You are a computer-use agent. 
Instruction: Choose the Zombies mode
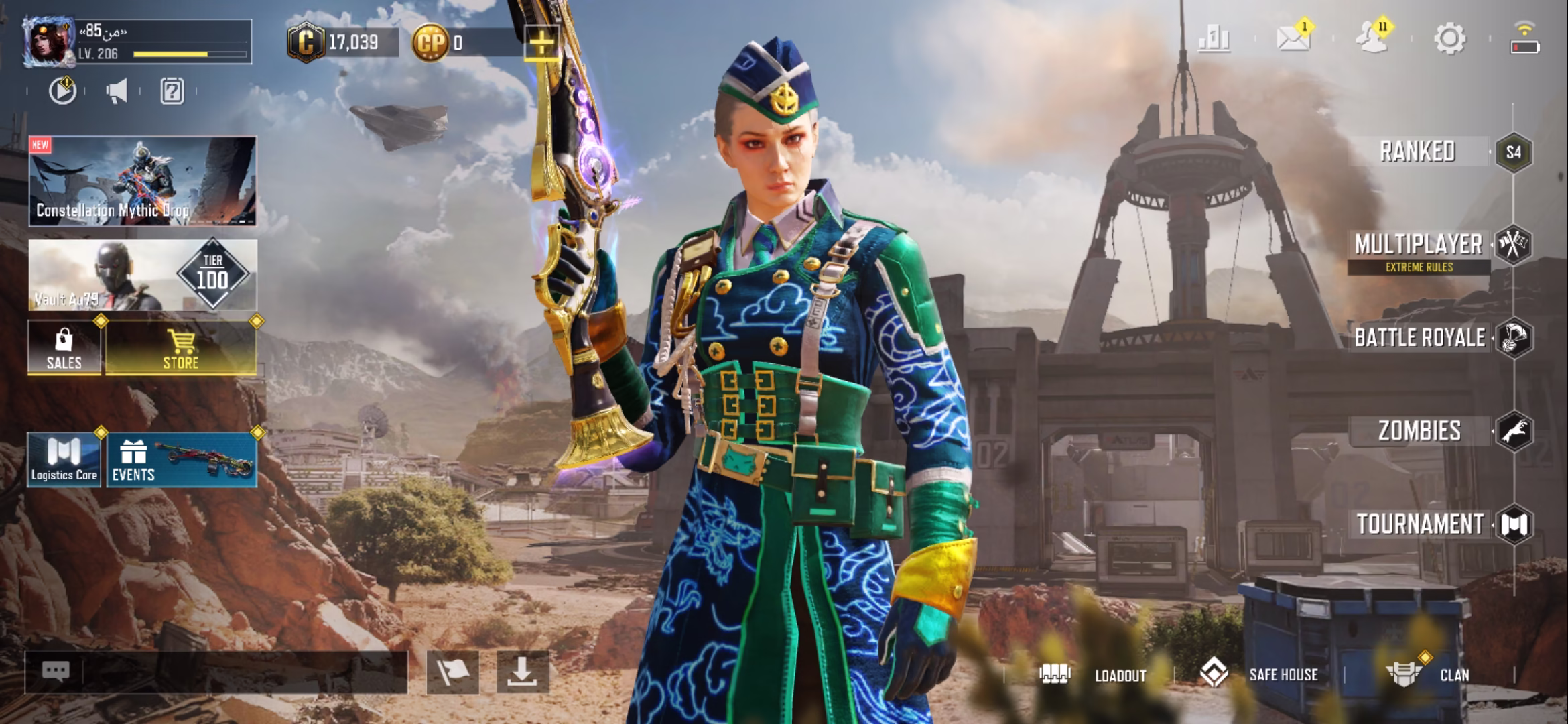(1420, 431)
